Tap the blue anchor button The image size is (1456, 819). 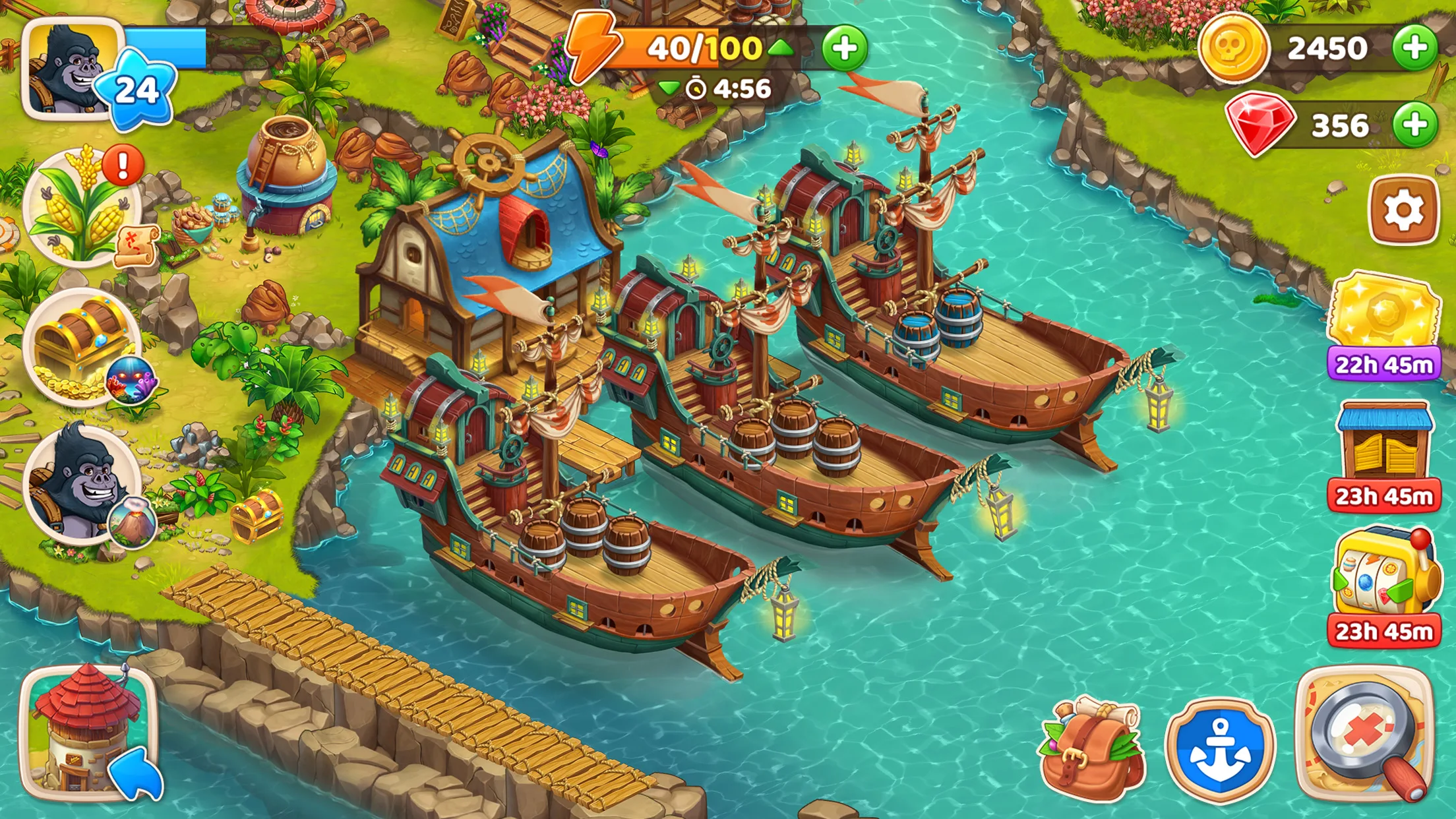(x=1220, y=750)
